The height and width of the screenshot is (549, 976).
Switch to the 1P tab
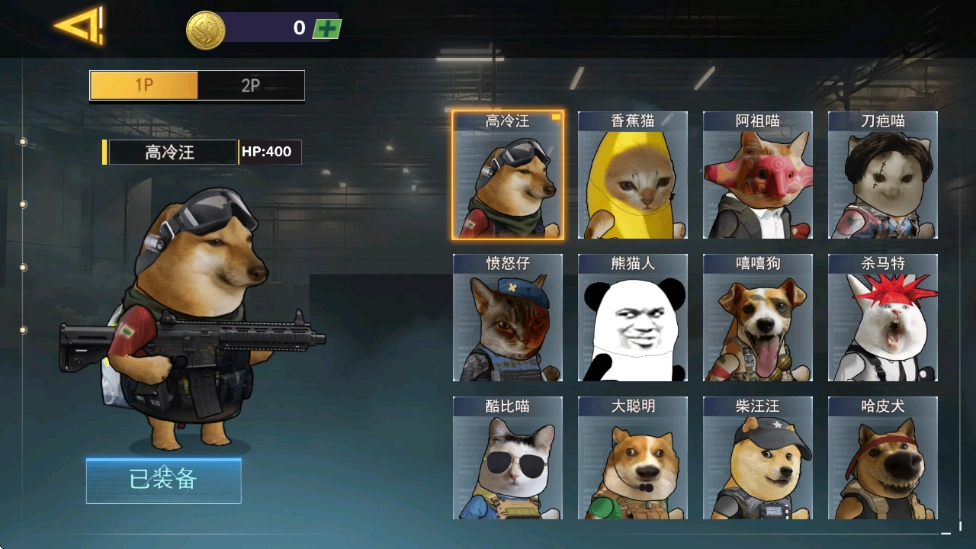[x=144, y=86]
